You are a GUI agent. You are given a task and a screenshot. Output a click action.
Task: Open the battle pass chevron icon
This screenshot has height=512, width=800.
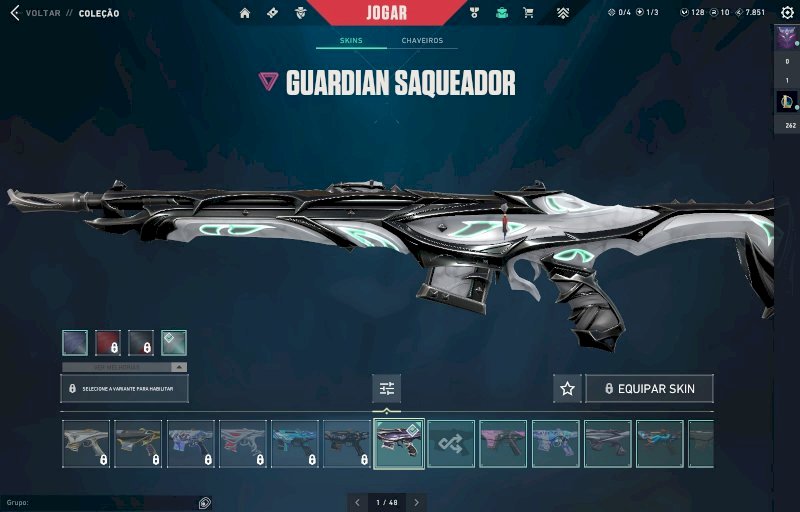point(563,13)
